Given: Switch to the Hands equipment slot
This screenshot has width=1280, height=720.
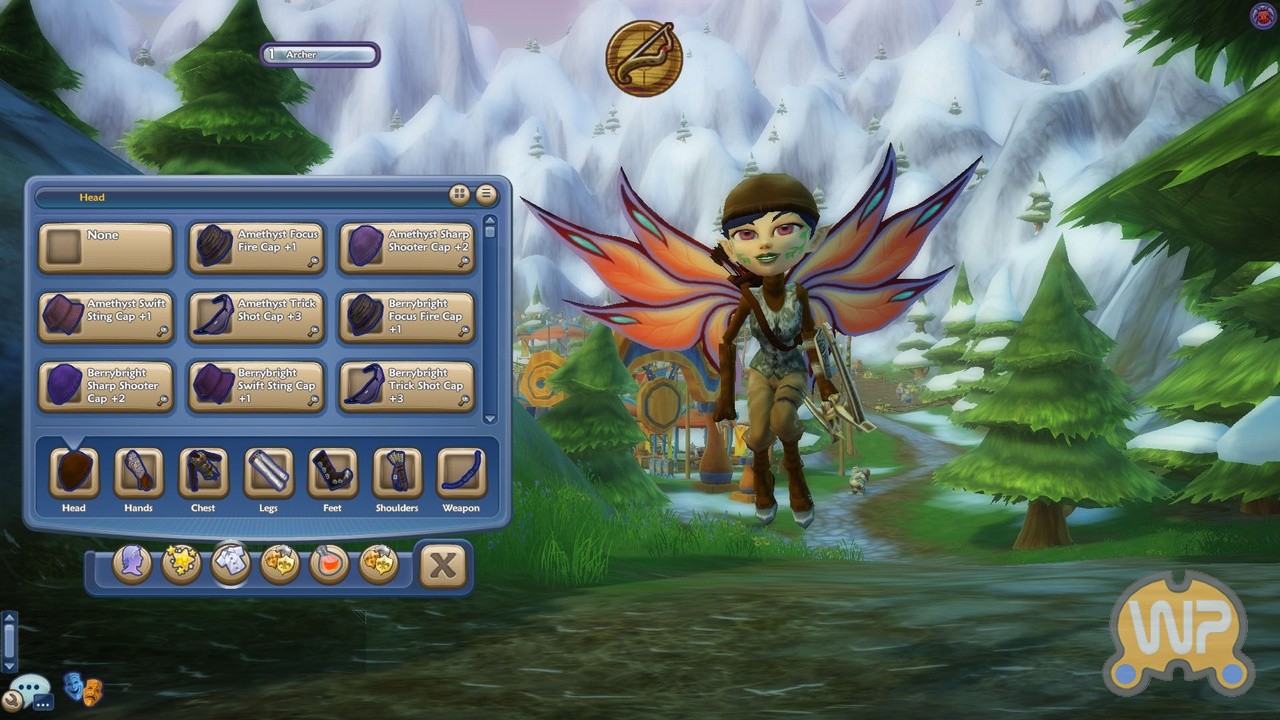Looking at the screenshot, I should pyautogui.click(x=138, y=473).
